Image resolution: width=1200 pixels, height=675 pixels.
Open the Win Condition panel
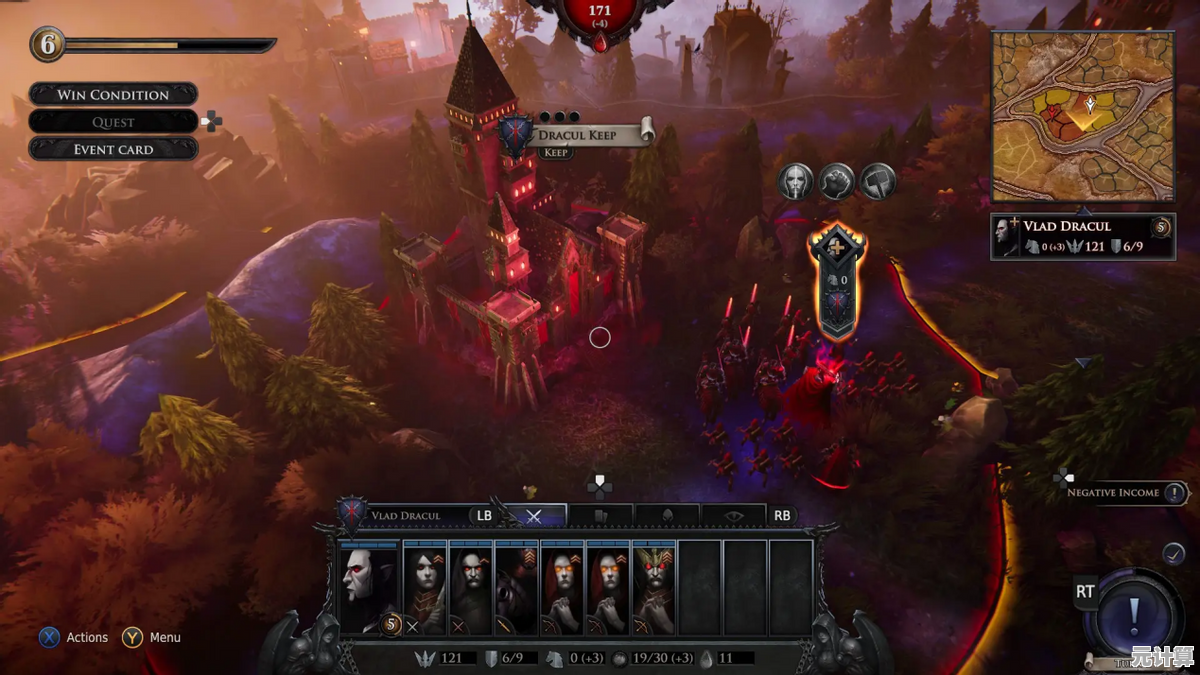coord(113,95)
